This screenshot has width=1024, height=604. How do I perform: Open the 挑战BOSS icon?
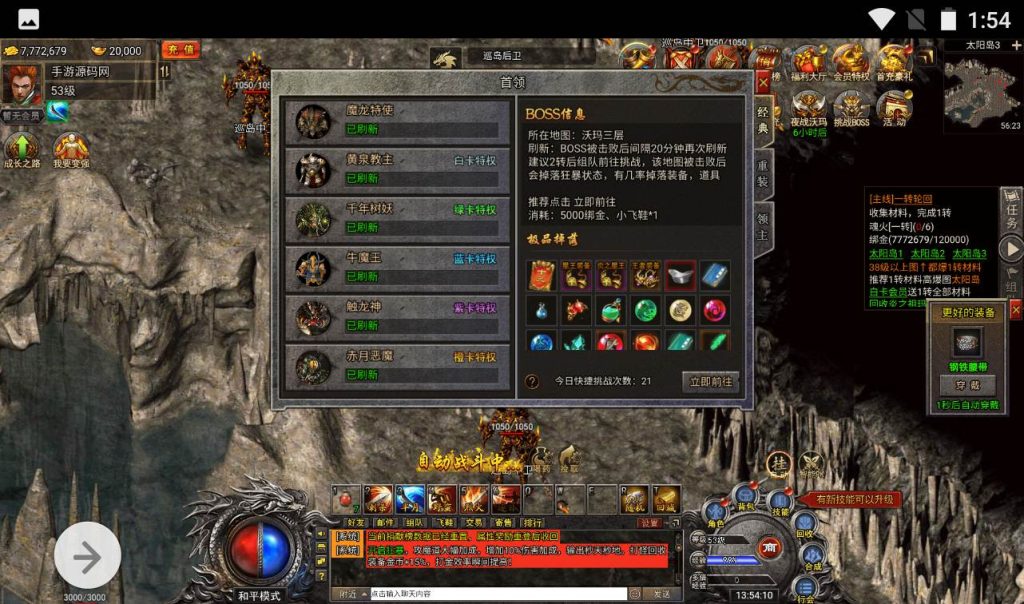(x=852, y=109)
